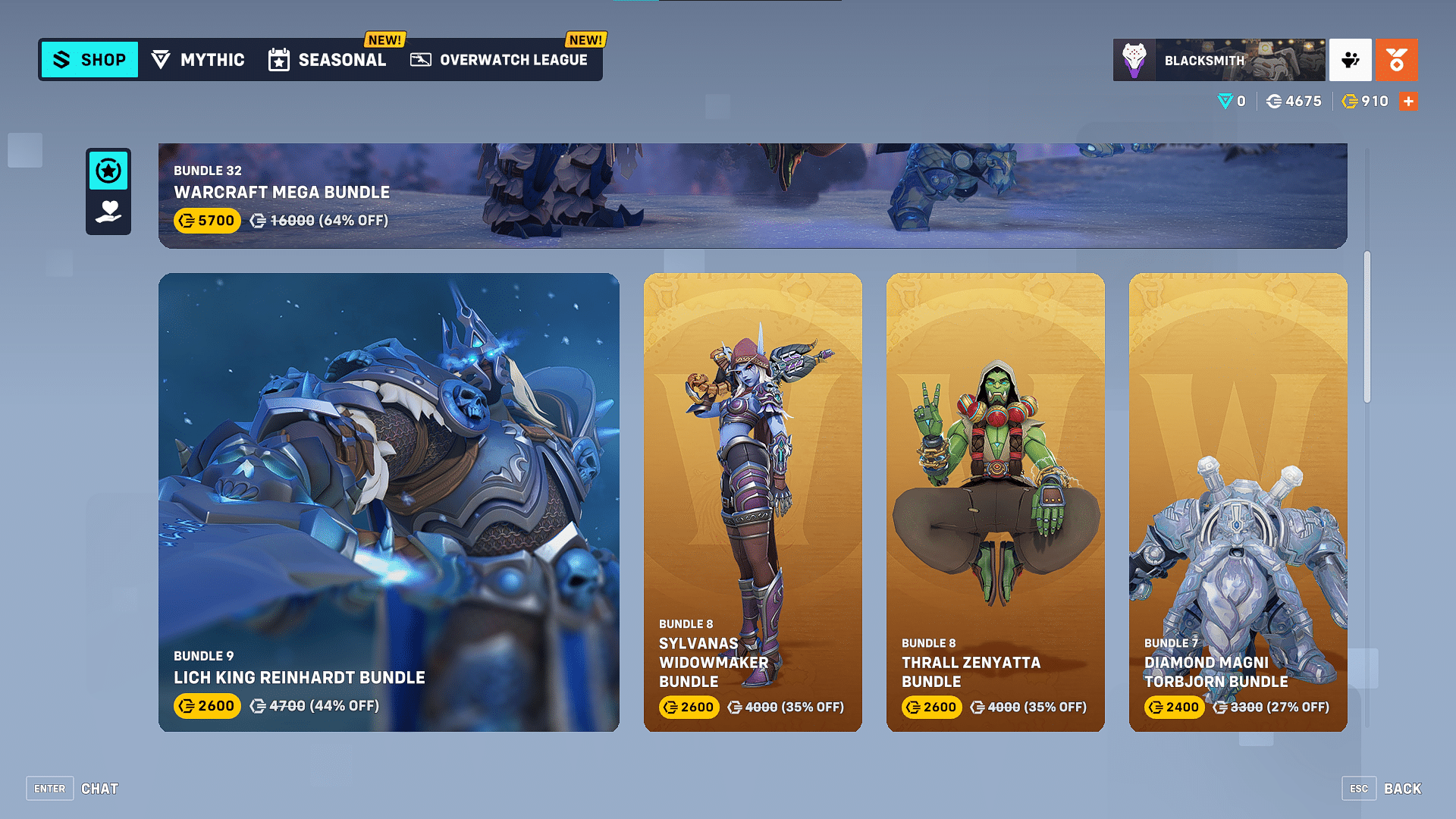Image resolution: width=1456 pixels, height=819 pixels.
Task: Select the teal Overwatch League crystal currency icon
Action: pos(1226,101)
